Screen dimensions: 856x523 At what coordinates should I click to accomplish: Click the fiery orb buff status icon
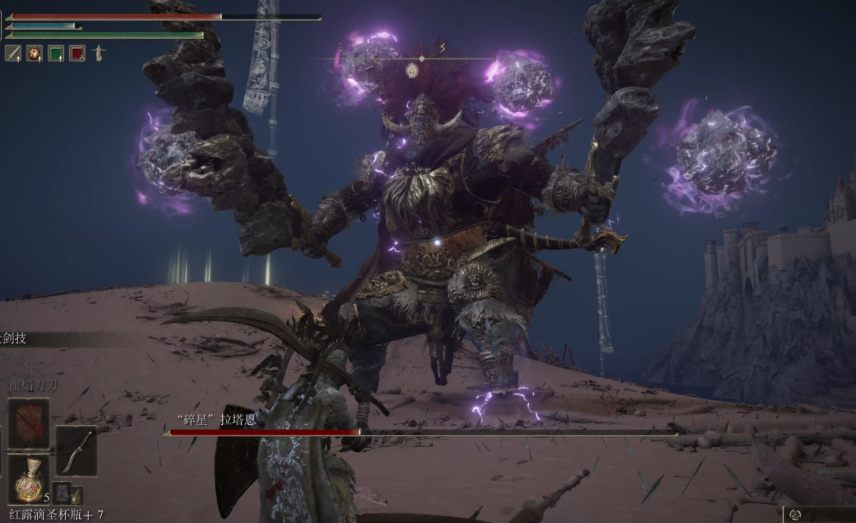tap(35, 53)
